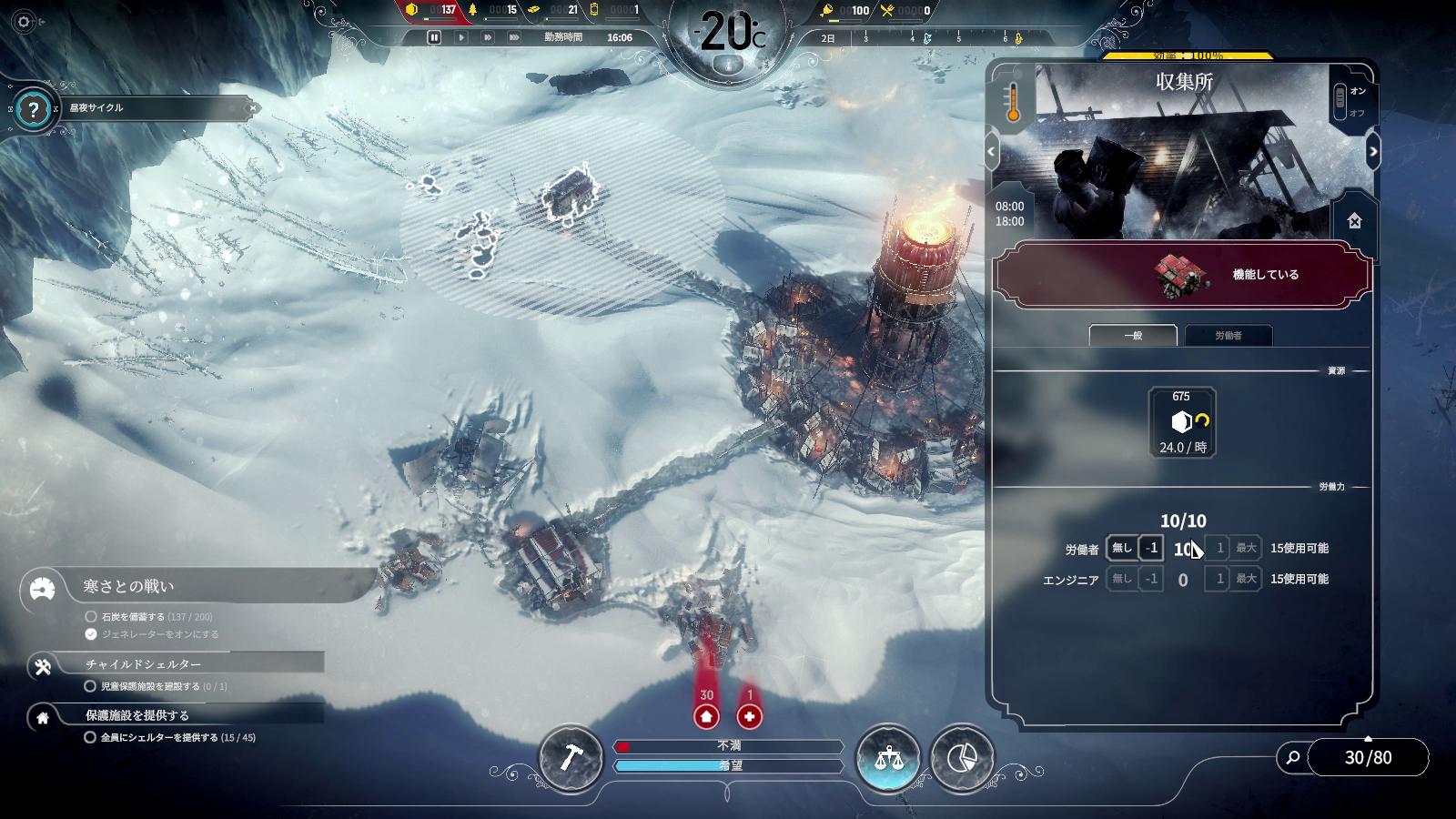Show the building temperature thermometer overlay
This screenshot has height=819, width=1456.
[1012, 103]
